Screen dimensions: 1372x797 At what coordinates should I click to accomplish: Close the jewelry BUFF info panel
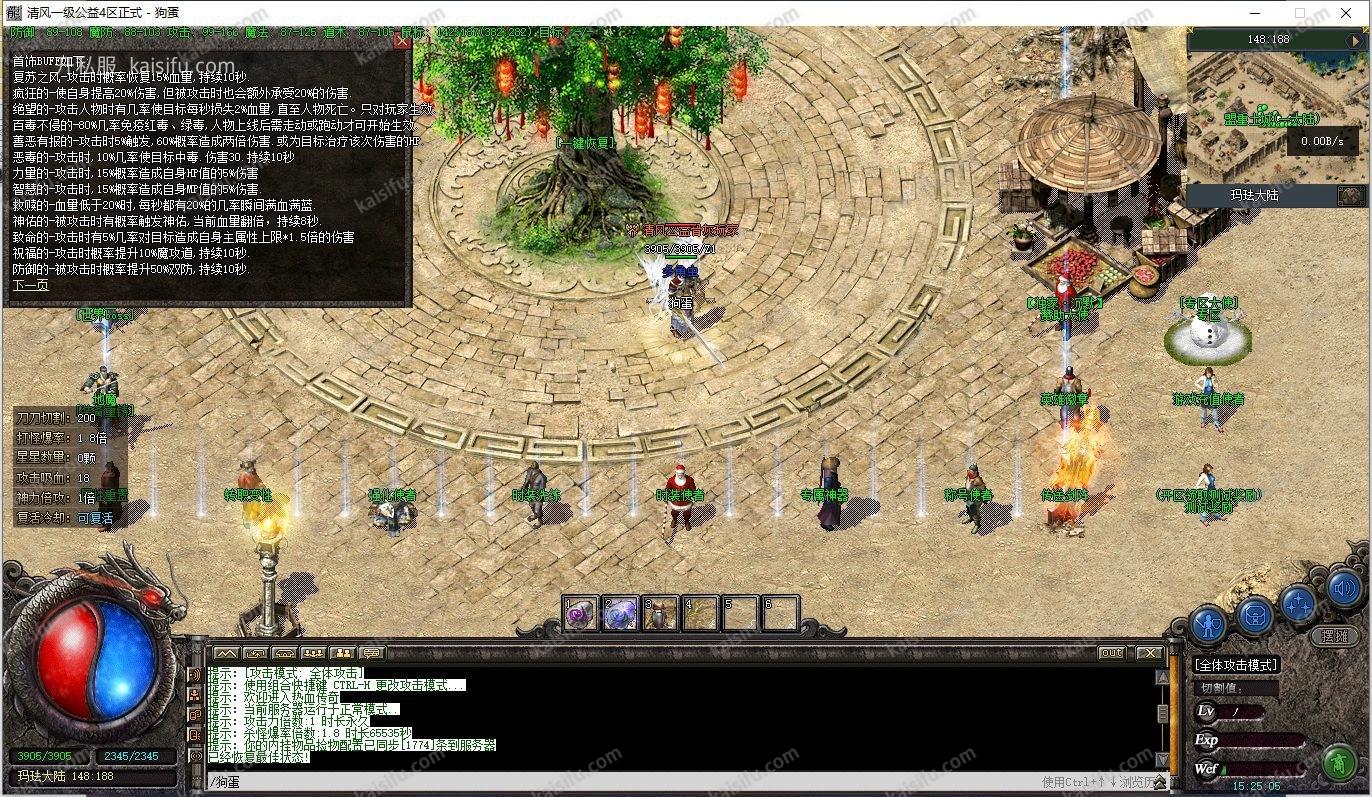pos(402,41)
